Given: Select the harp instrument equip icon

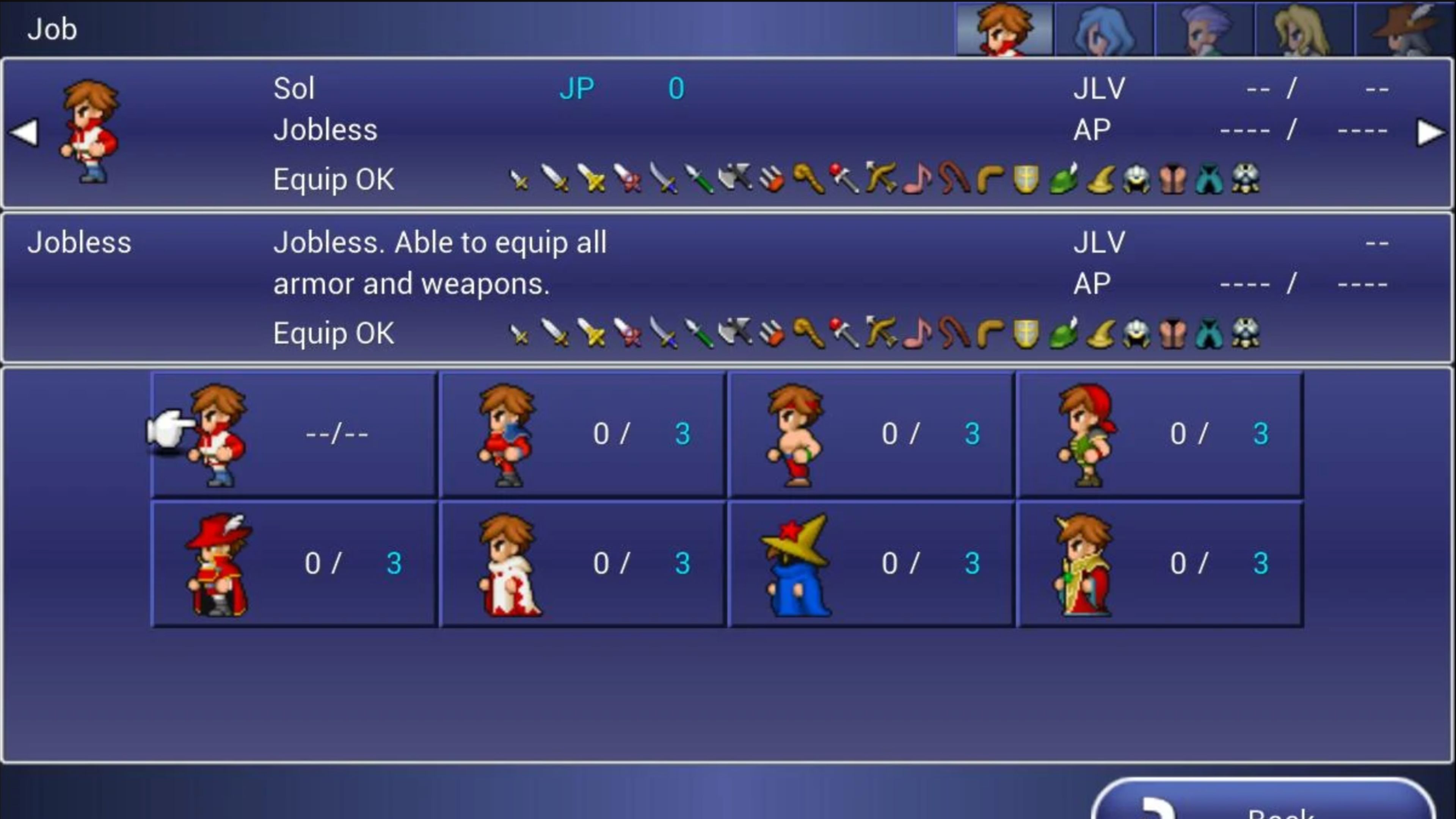Looking at the screenshot, I should click(x=917, y=179).
